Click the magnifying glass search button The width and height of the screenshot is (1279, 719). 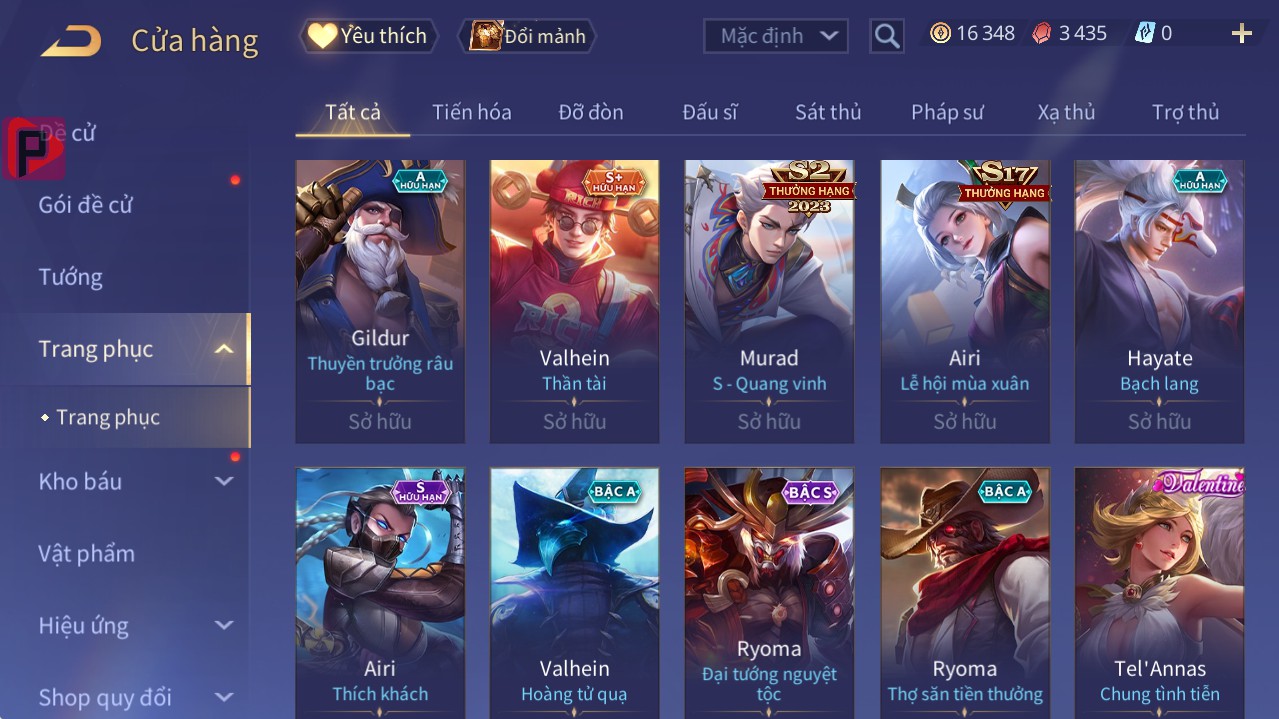click(886, 36)
